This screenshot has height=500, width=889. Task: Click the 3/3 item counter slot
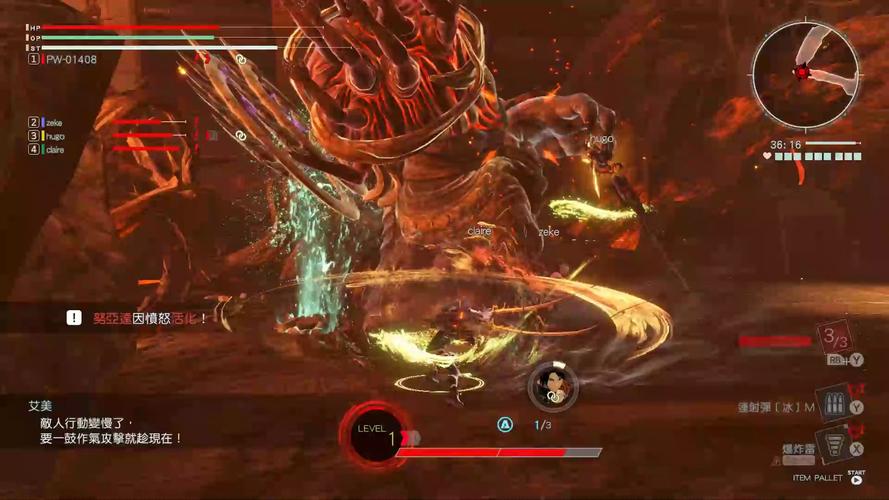834,340
